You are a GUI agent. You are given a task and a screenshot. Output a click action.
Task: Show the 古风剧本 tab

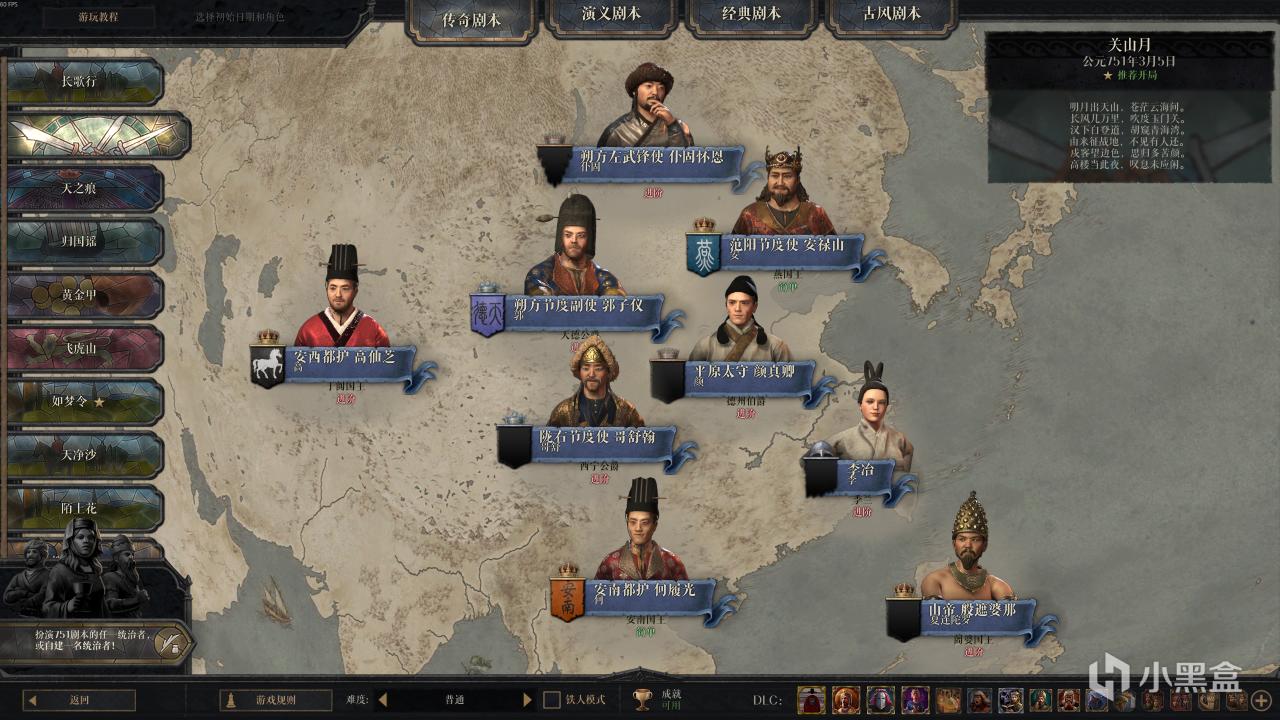point(892,16)
